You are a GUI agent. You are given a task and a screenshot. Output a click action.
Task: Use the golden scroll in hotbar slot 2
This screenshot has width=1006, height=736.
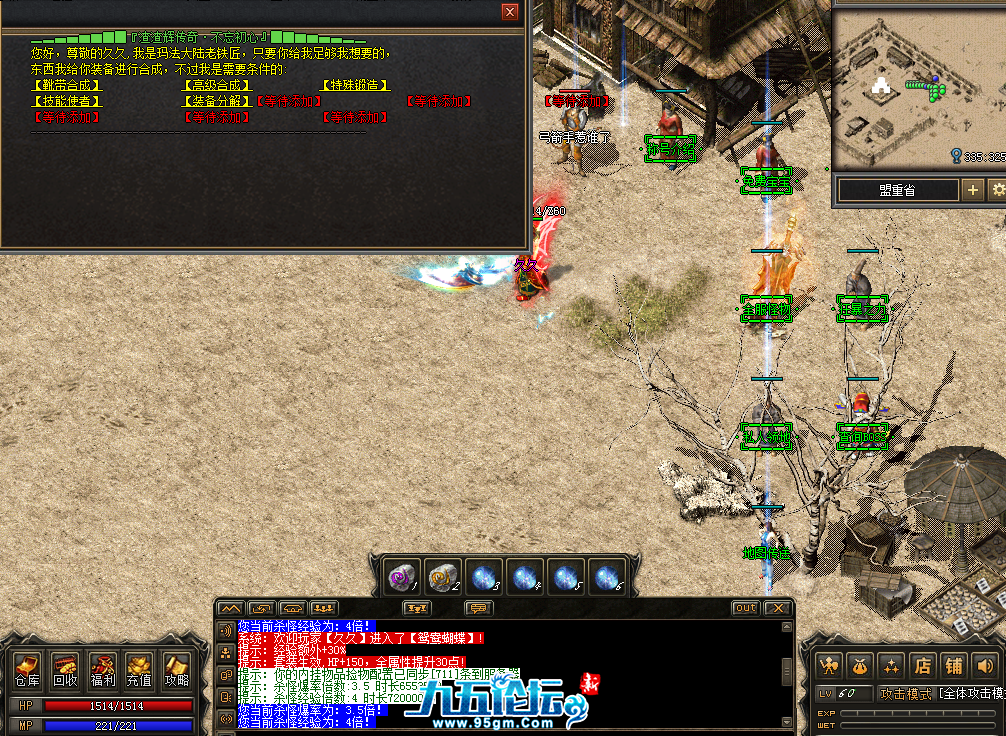[x=443, y=577]
